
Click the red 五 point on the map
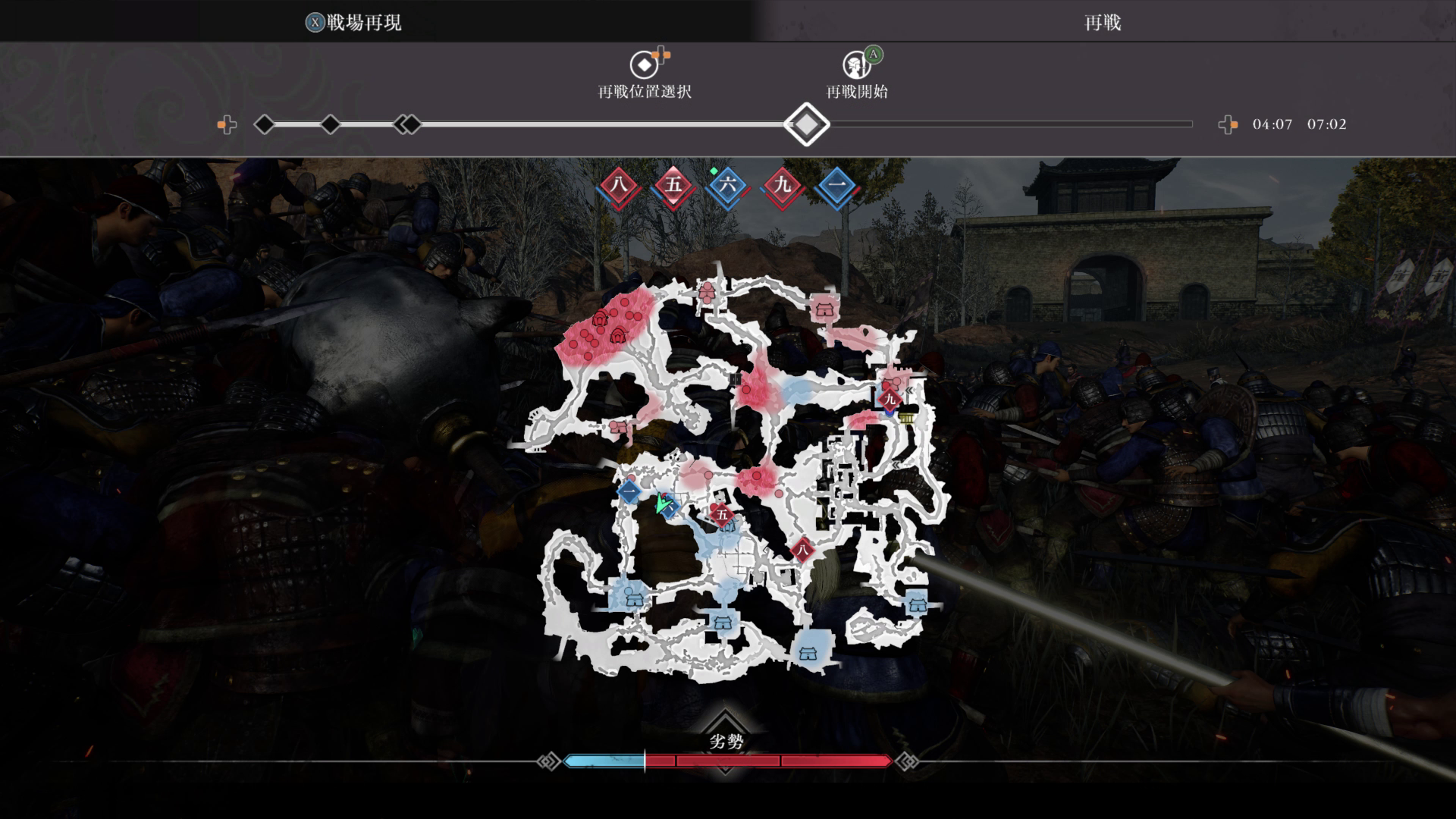tap(720, 515)
